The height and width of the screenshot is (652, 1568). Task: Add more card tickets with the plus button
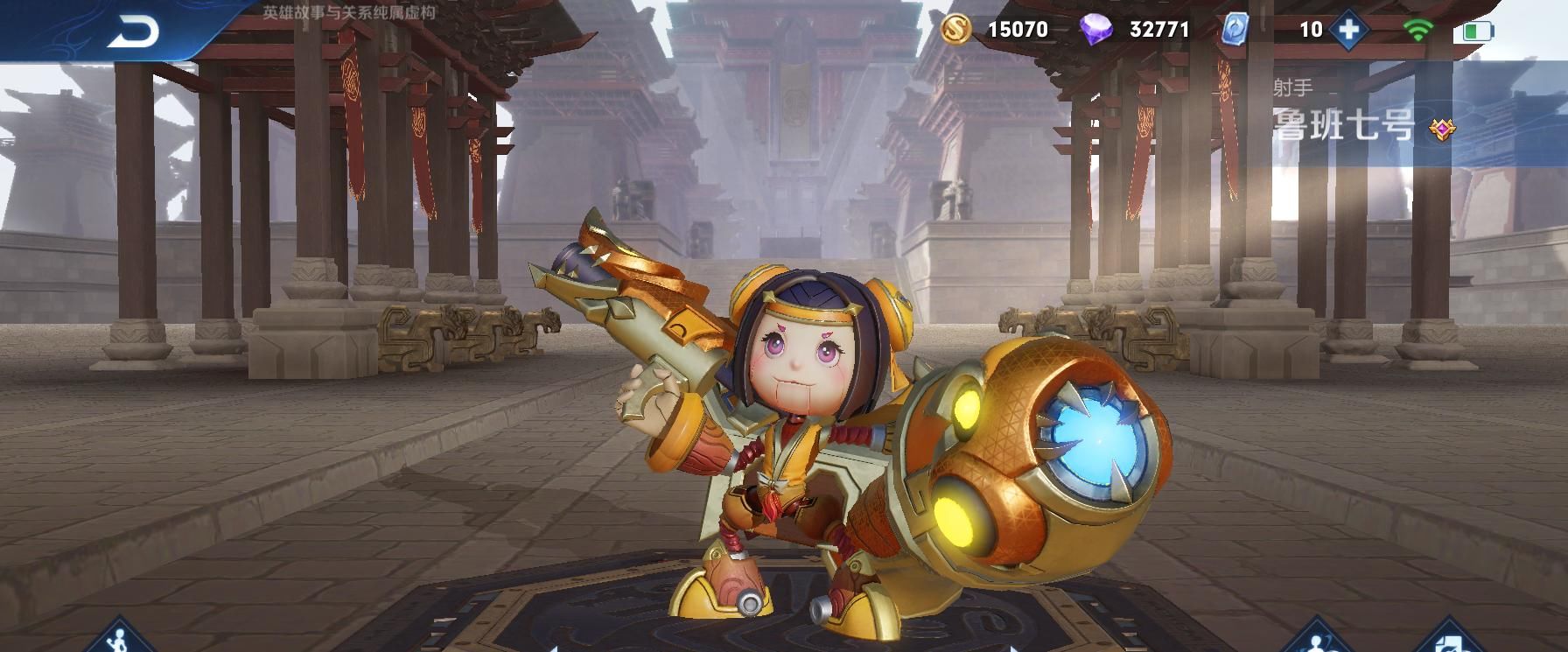(x=1349, y=30)
